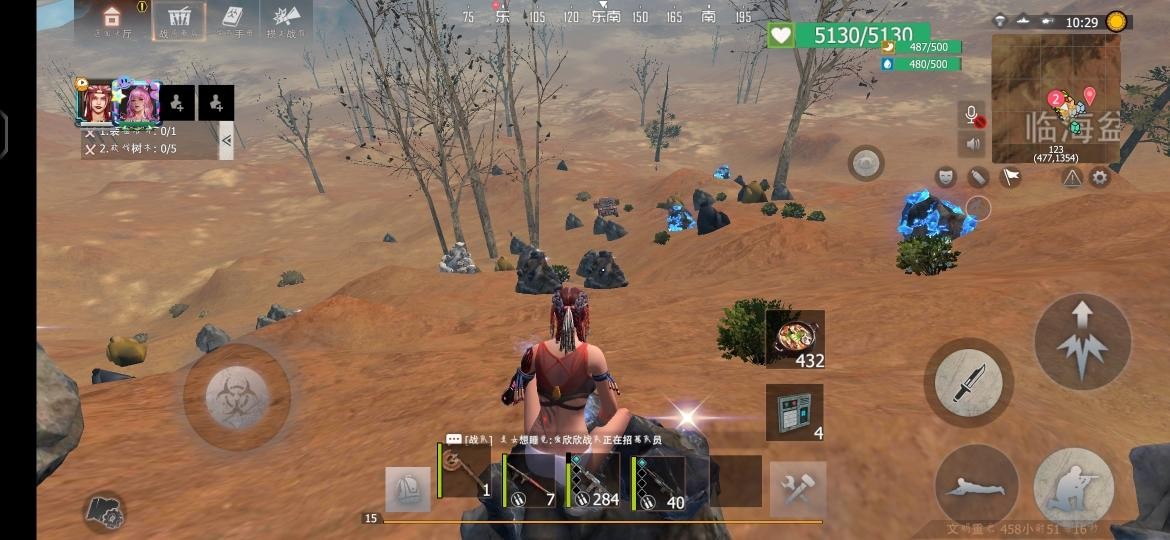
Task: Open the crafting hammer and wrench menu
Action: pos(798,489)
